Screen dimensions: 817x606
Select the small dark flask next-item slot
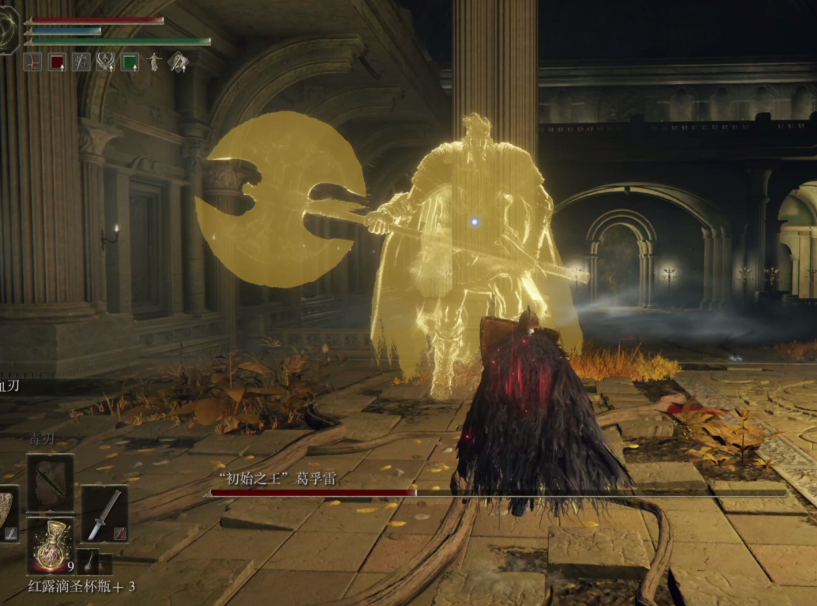click(x=89, y=561)
